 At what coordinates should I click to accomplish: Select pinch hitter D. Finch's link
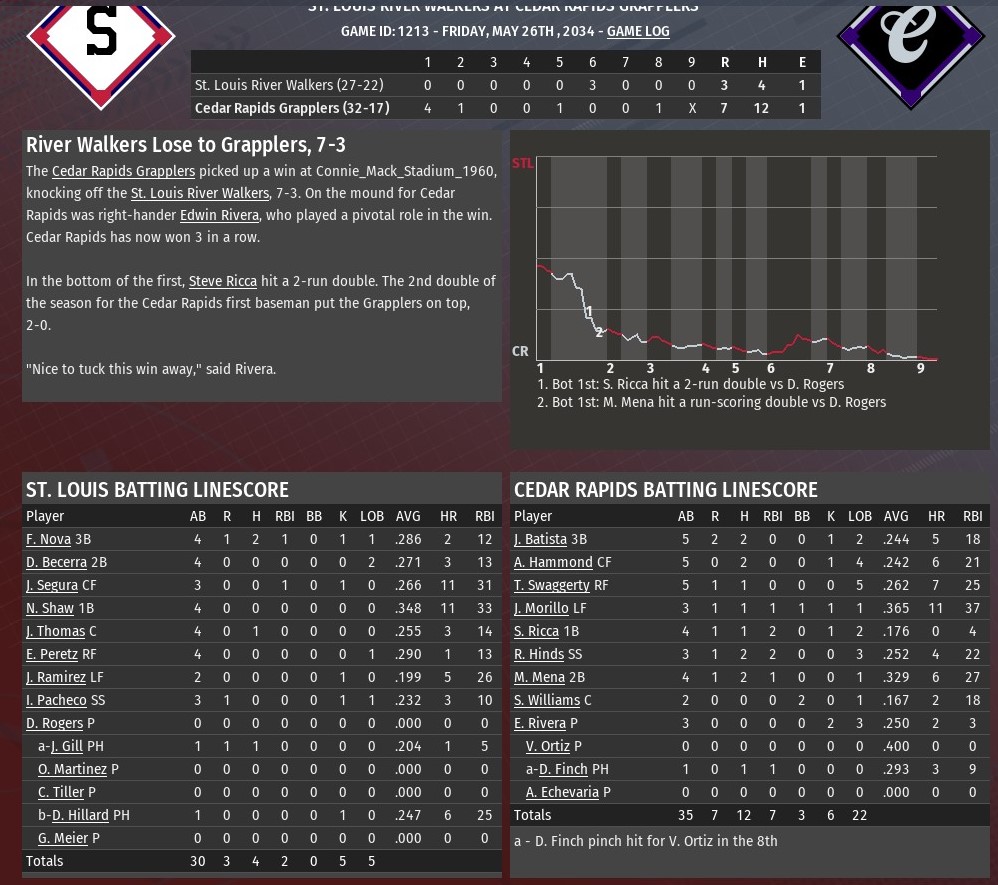click(563, 769)
